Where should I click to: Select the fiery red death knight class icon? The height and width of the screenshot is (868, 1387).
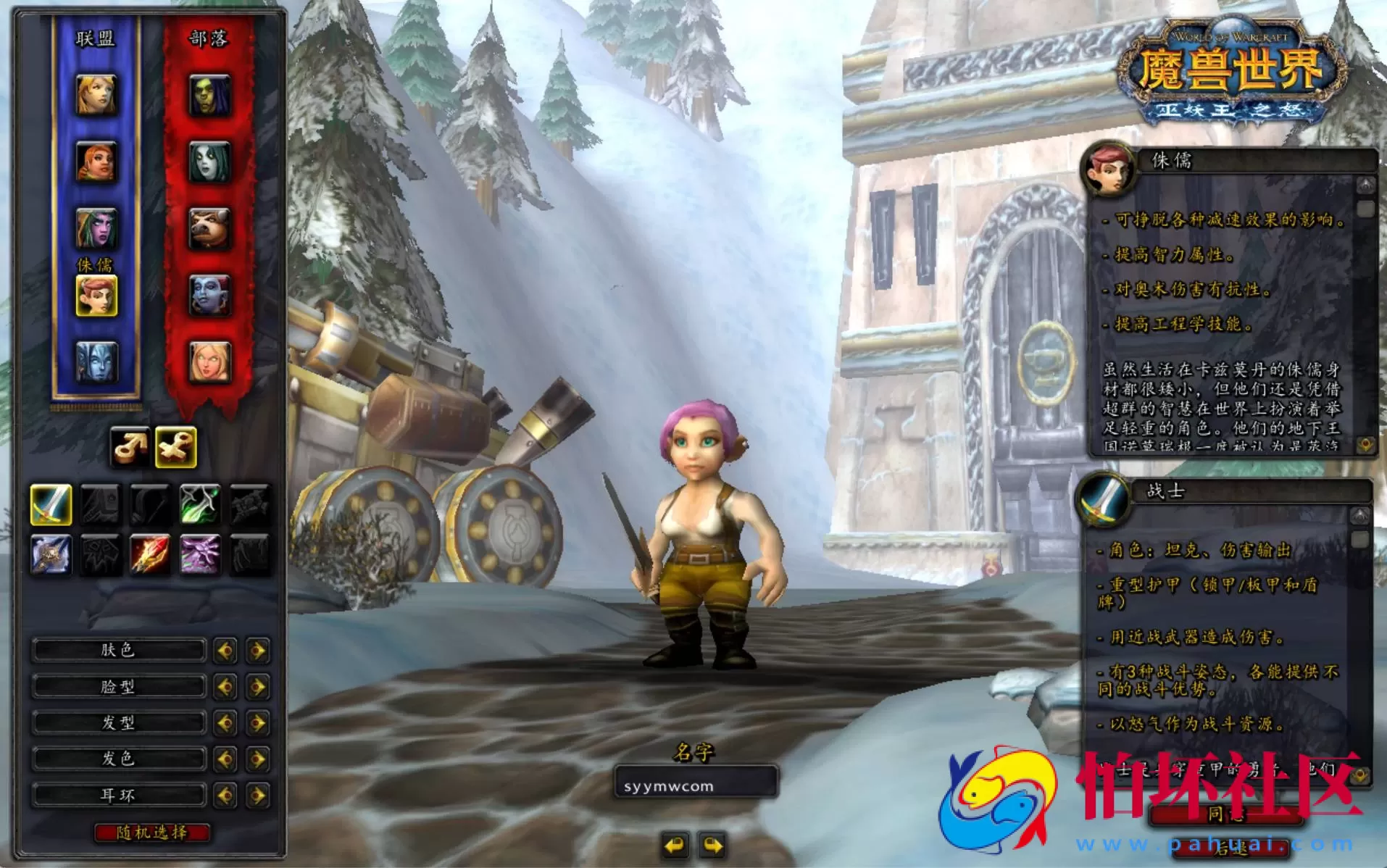[152, 554]
